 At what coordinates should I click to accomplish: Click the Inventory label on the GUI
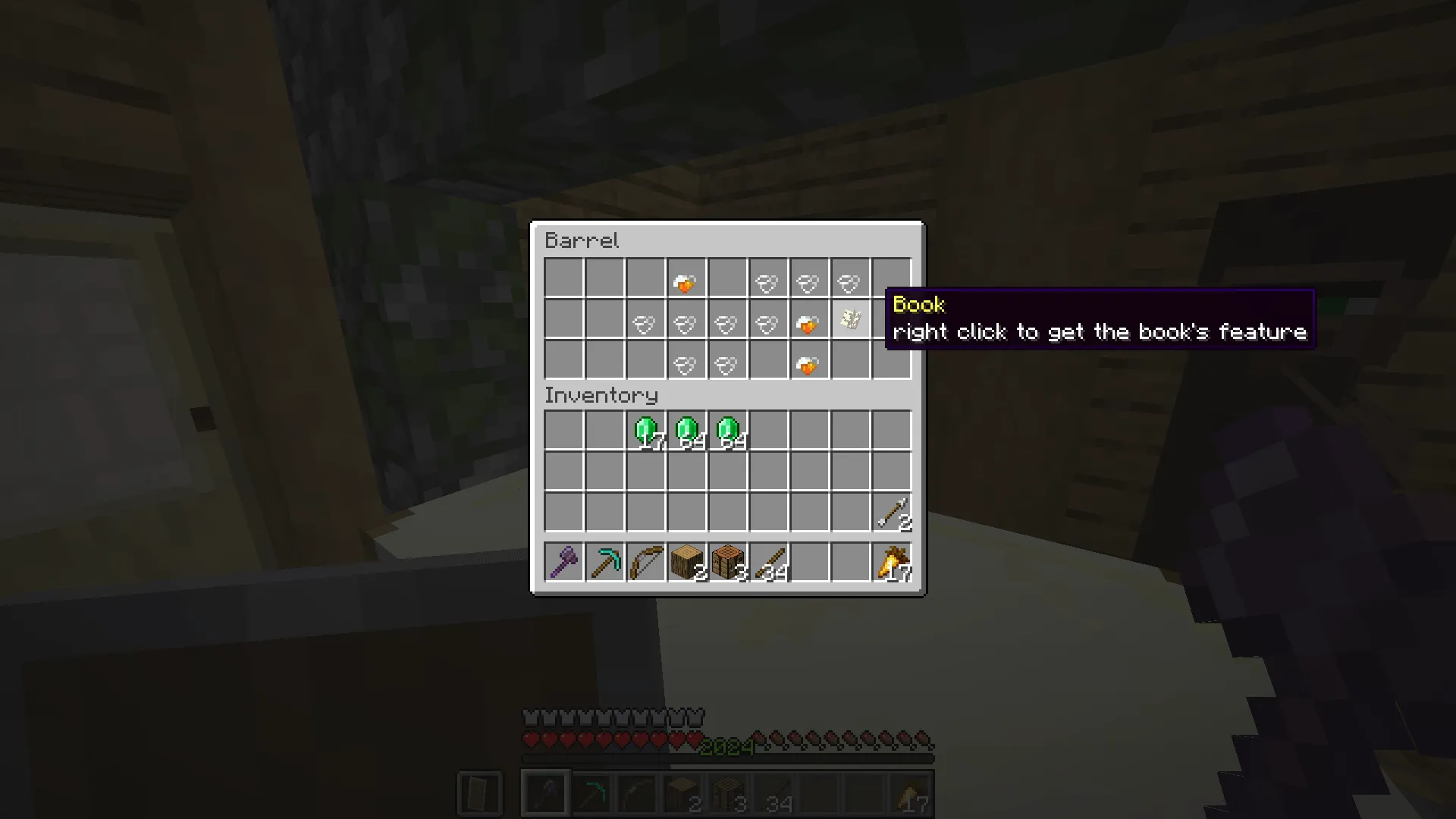click(x=601, y=395)
